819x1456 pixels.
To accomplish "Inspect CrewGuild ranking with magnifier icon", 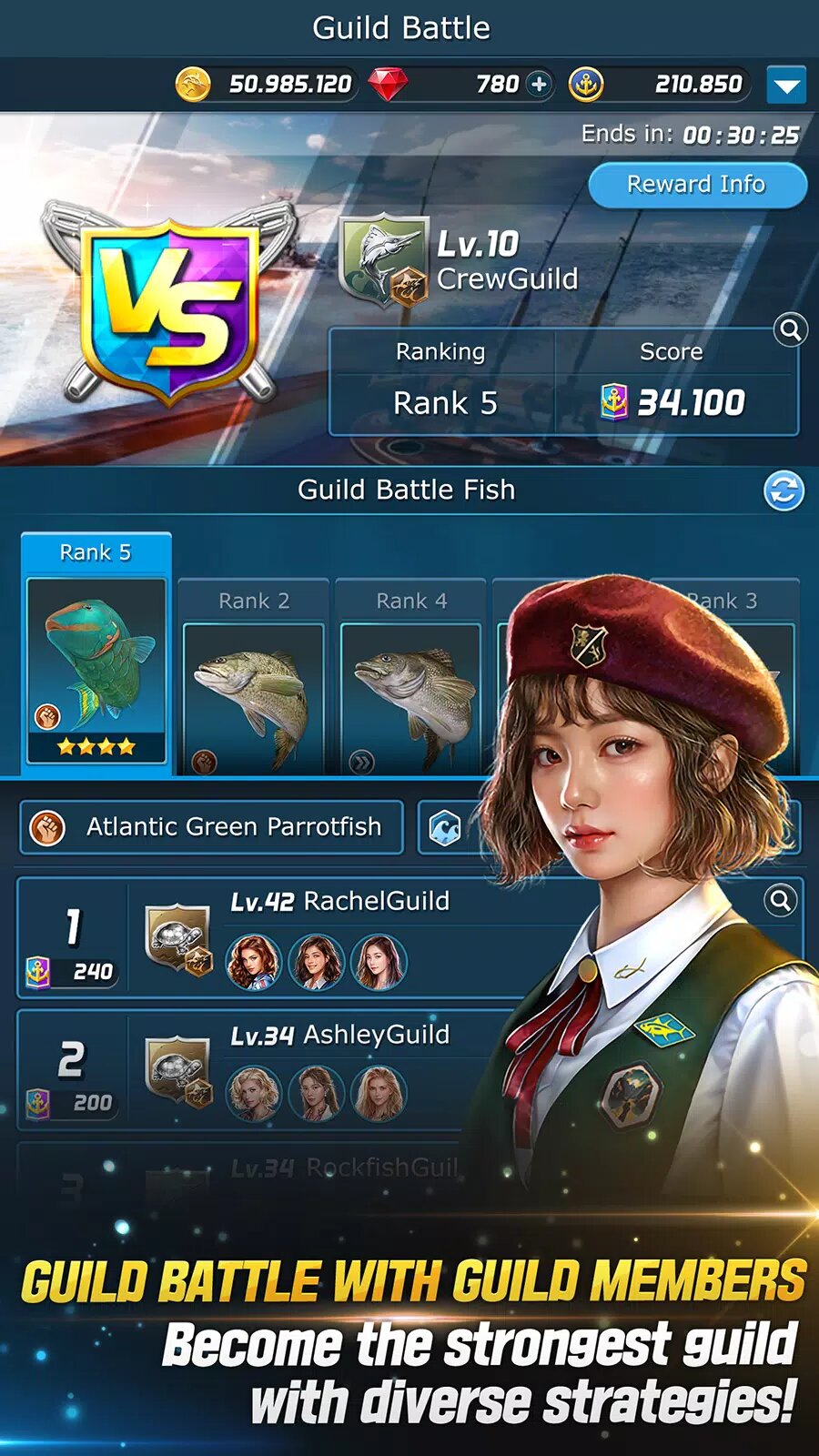I will (x=791, y=329).
